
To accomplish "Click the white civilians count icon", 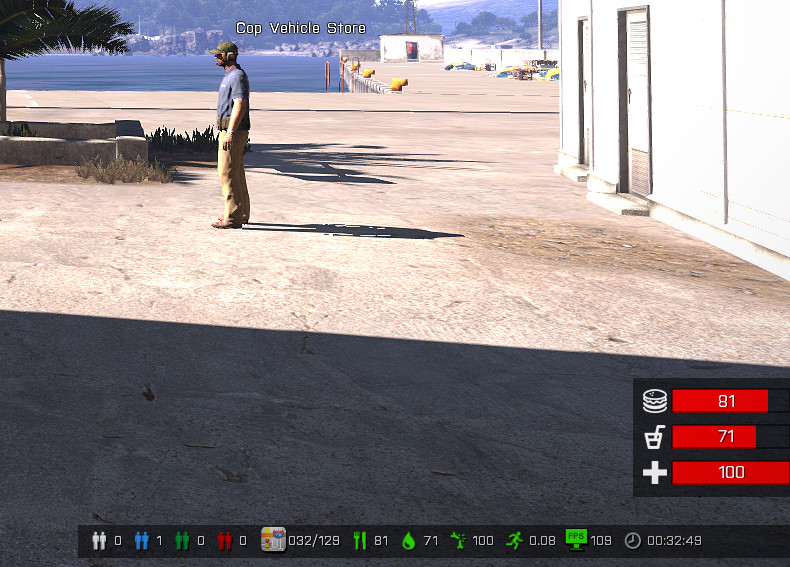I will [98, 541].
